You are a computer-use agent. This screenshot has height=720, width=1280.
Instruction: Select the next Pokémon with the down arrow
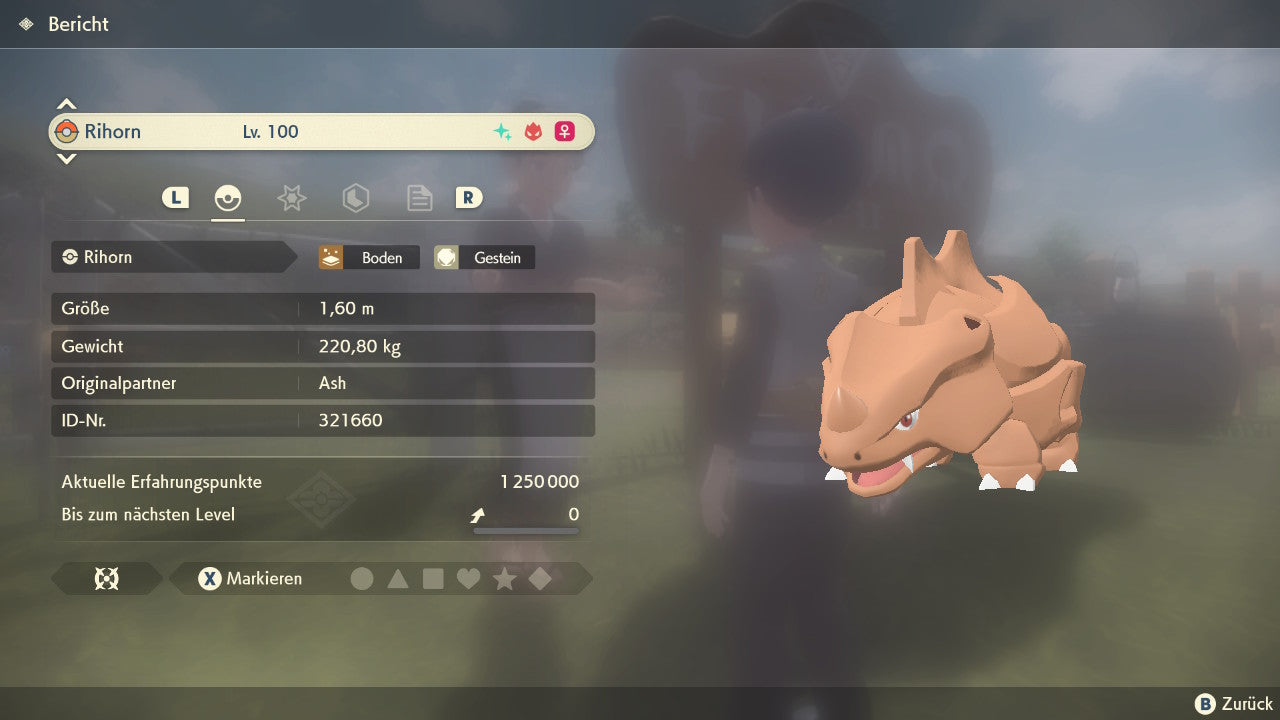point(66,158)
